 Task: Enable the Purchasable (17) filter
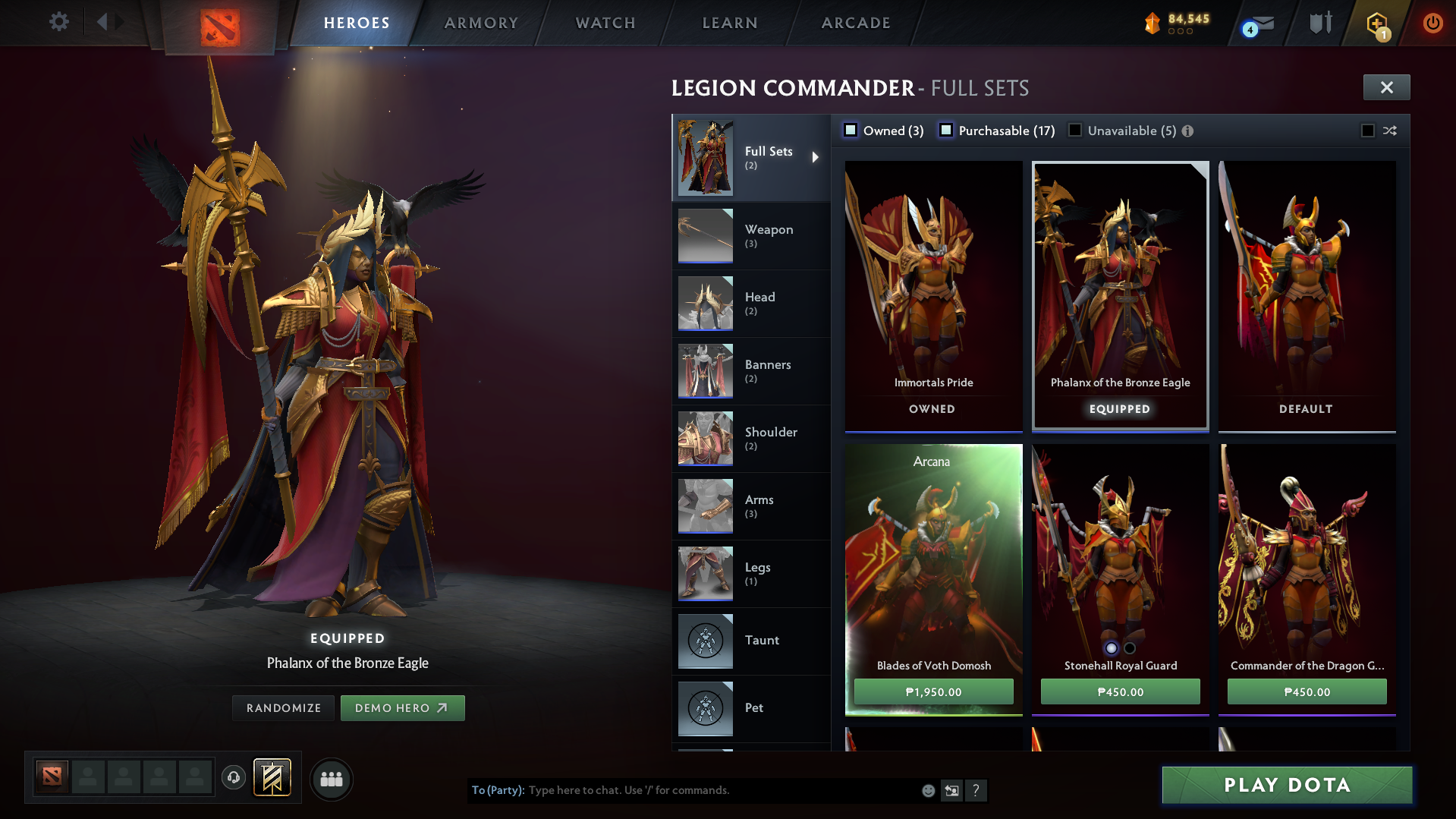pos(946,131)
